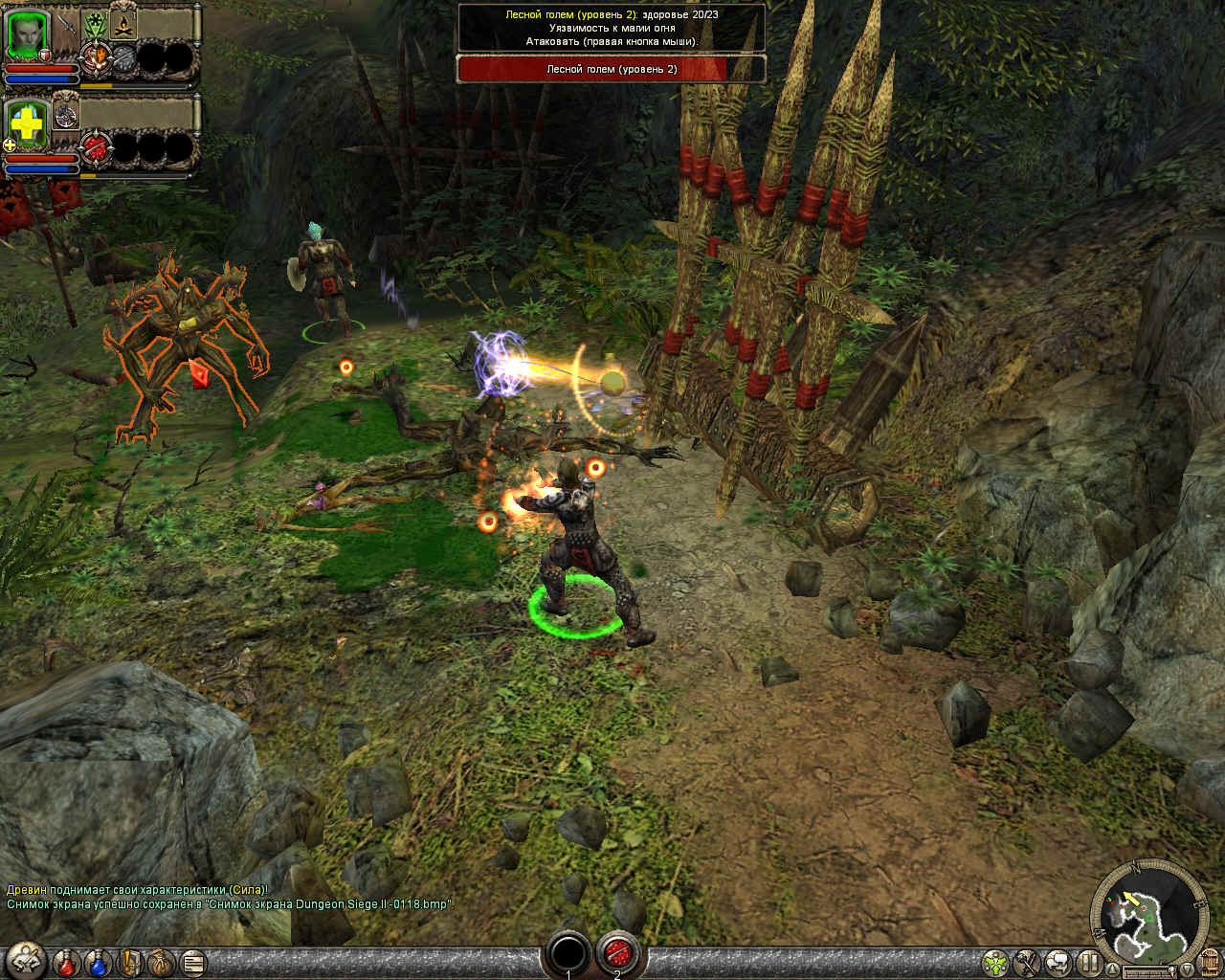The image size is (1225, 980).
Task: Open the chat speech bubbles button
Action: 1058,962
